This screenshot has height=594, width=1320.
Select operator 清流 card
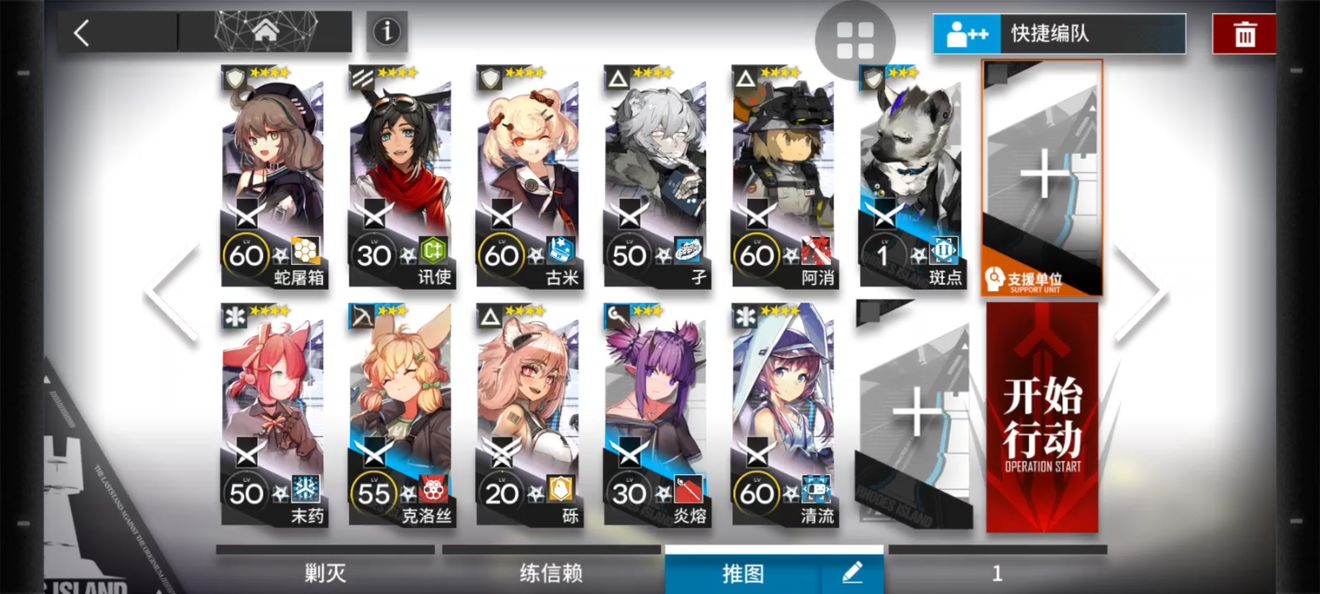(783, 415)
